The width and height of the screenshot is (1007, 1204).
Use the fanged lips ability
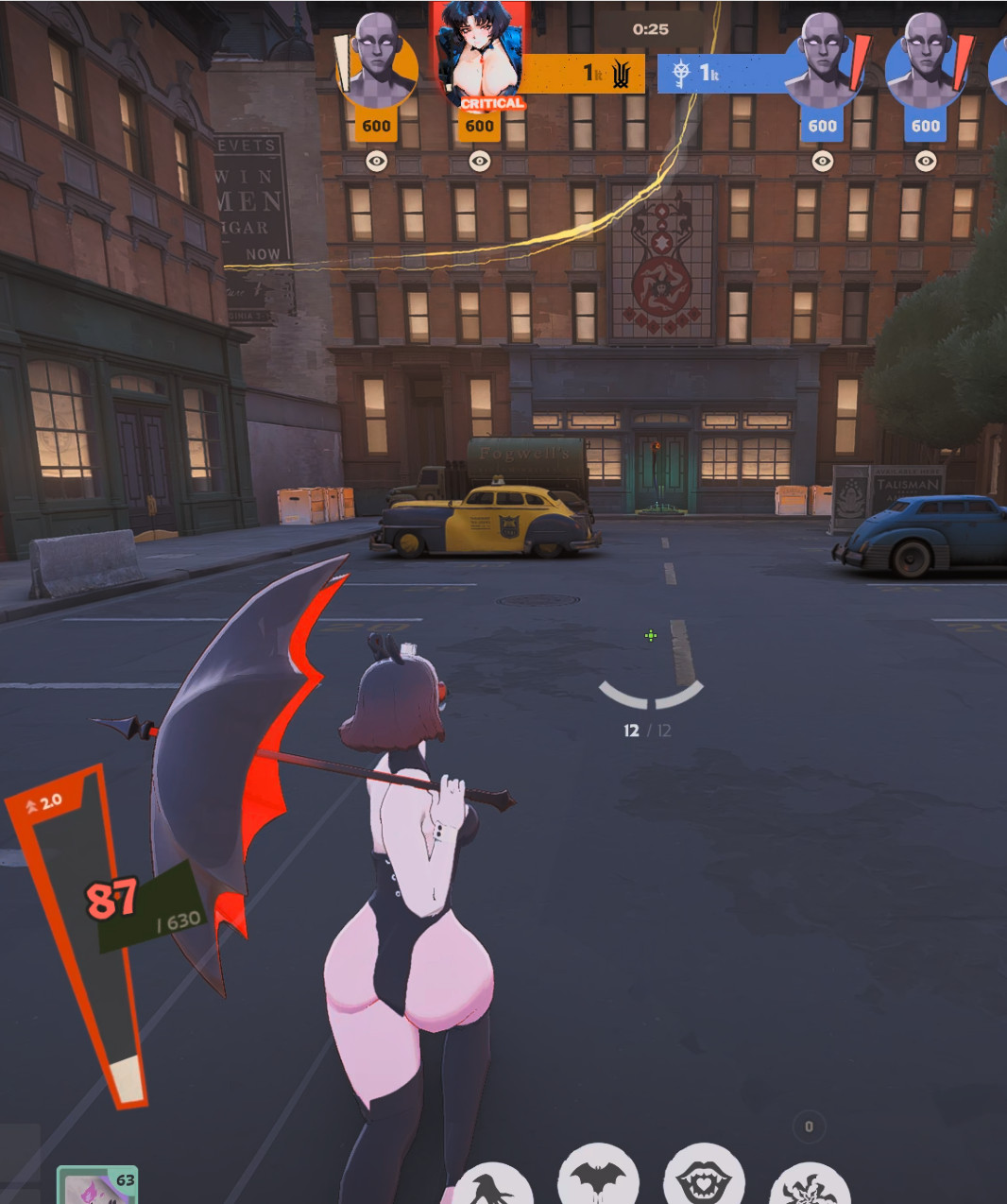(704, 1181)
